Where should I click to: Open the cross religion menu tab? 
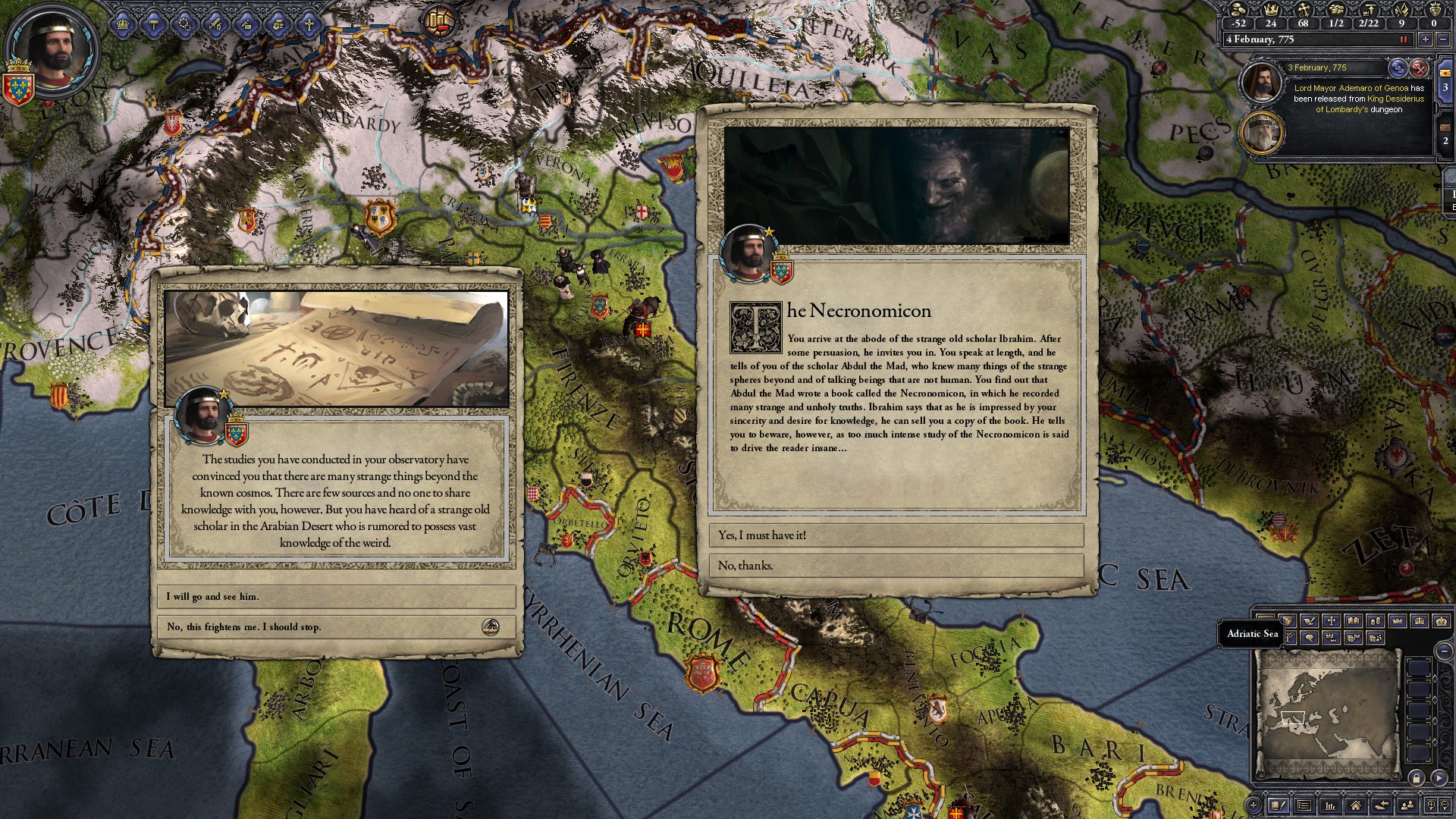tap(309, 24)
